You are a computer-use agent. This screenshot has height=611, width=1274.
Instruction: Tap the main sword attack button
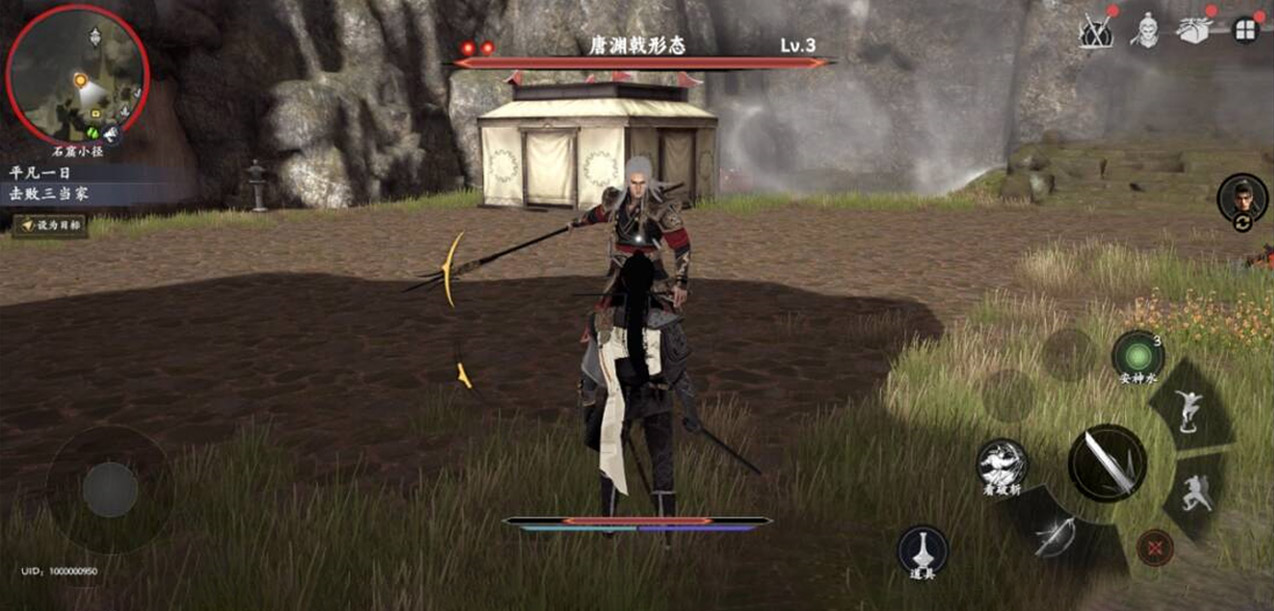[x=1107, y=463]
